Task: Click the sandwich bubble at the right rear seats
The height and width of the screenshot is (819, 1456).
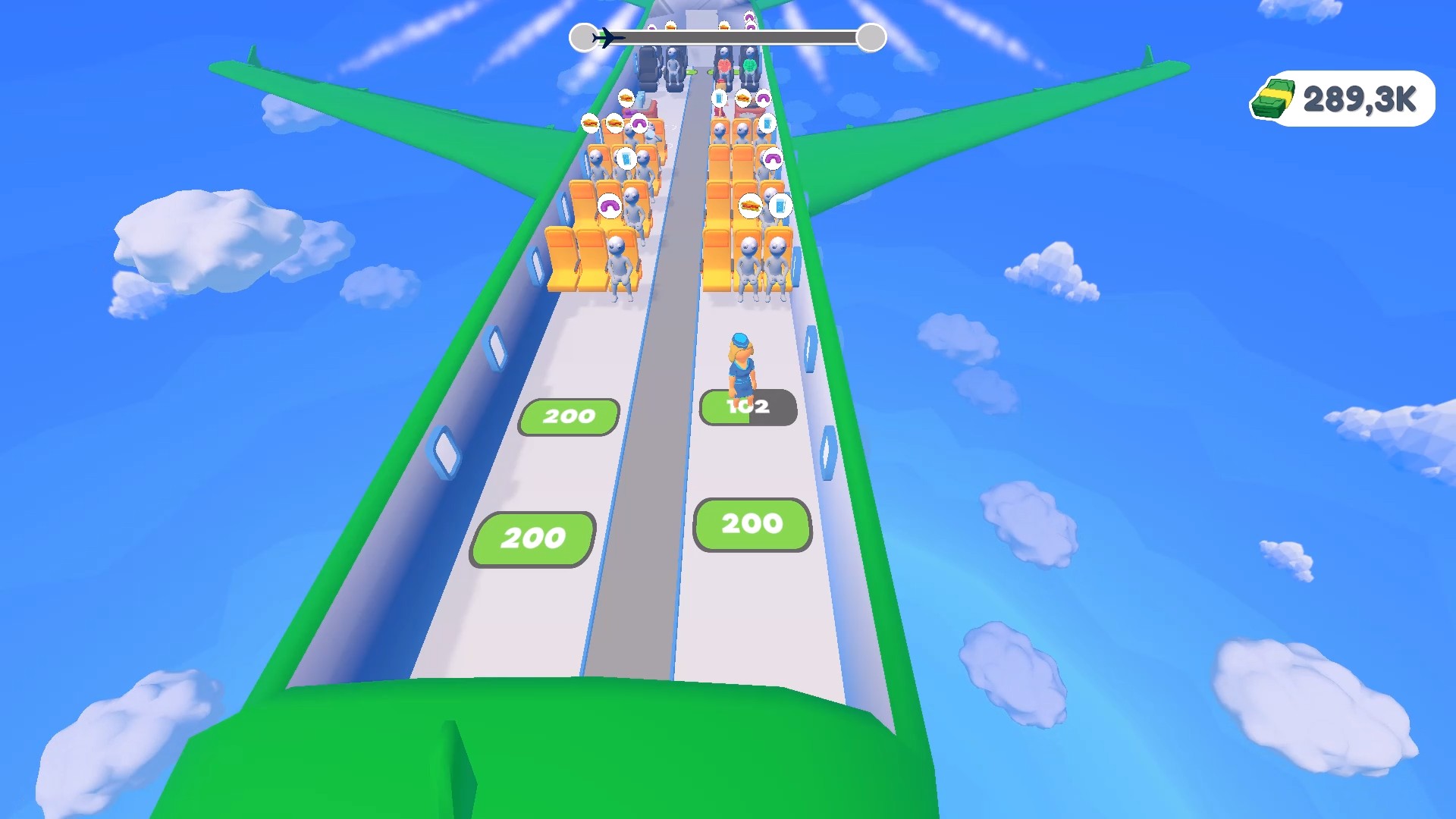Action: (x=749, y=206)
